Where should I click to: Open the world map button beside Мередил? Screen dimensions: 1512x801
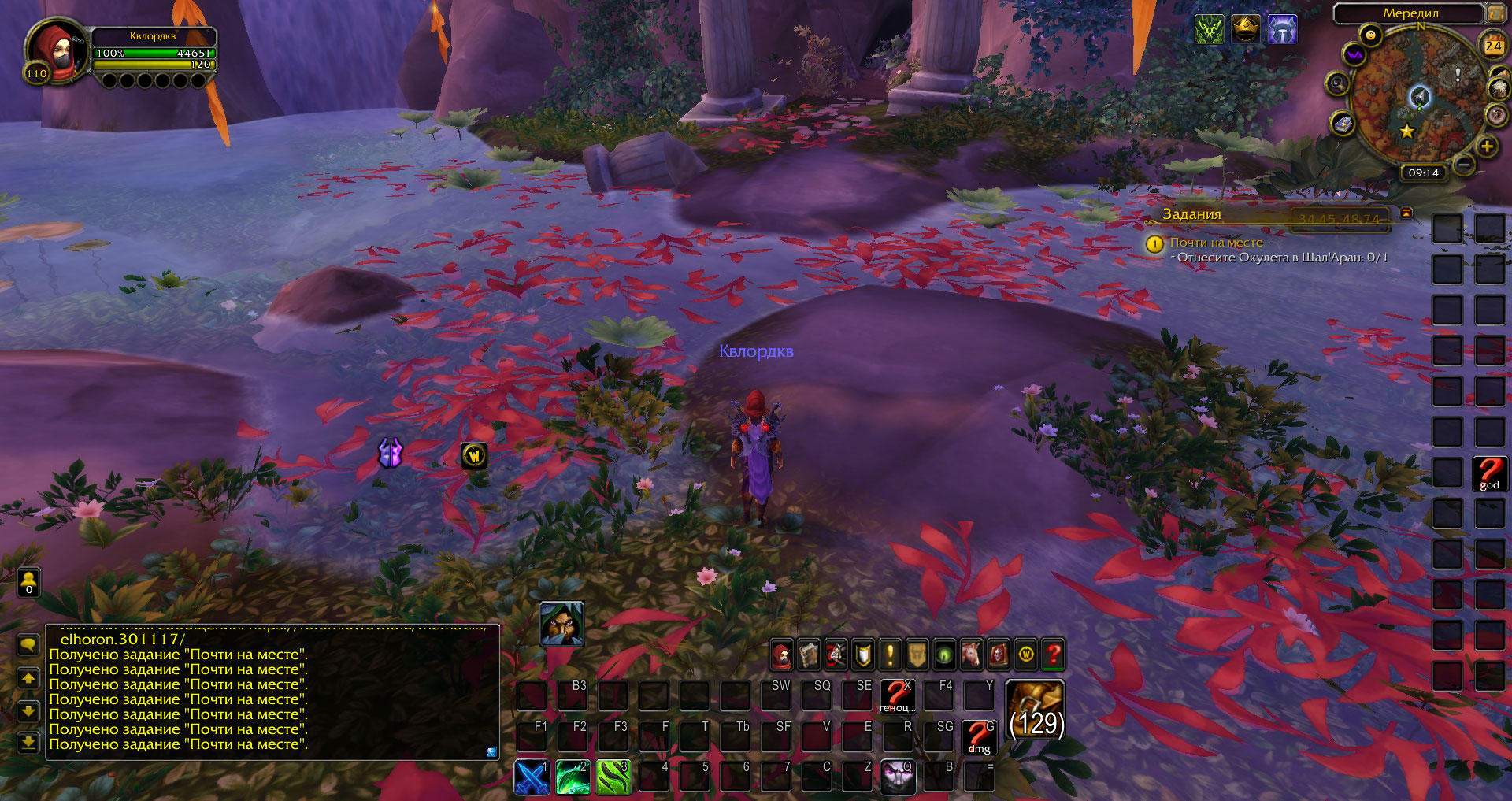click(x=1495, y=13)
